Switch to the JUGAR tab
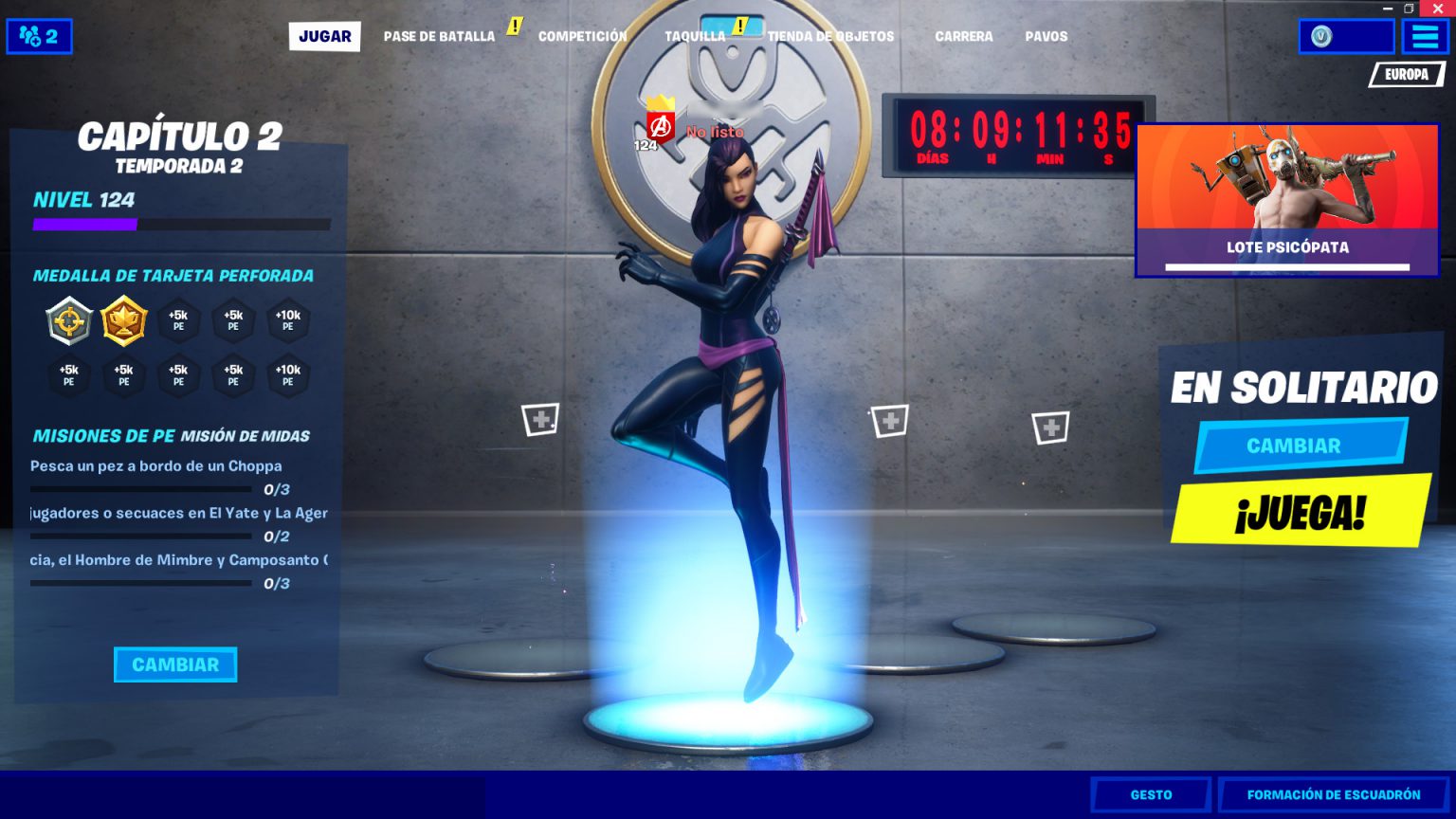1456x819 pixels. point(324,36)
